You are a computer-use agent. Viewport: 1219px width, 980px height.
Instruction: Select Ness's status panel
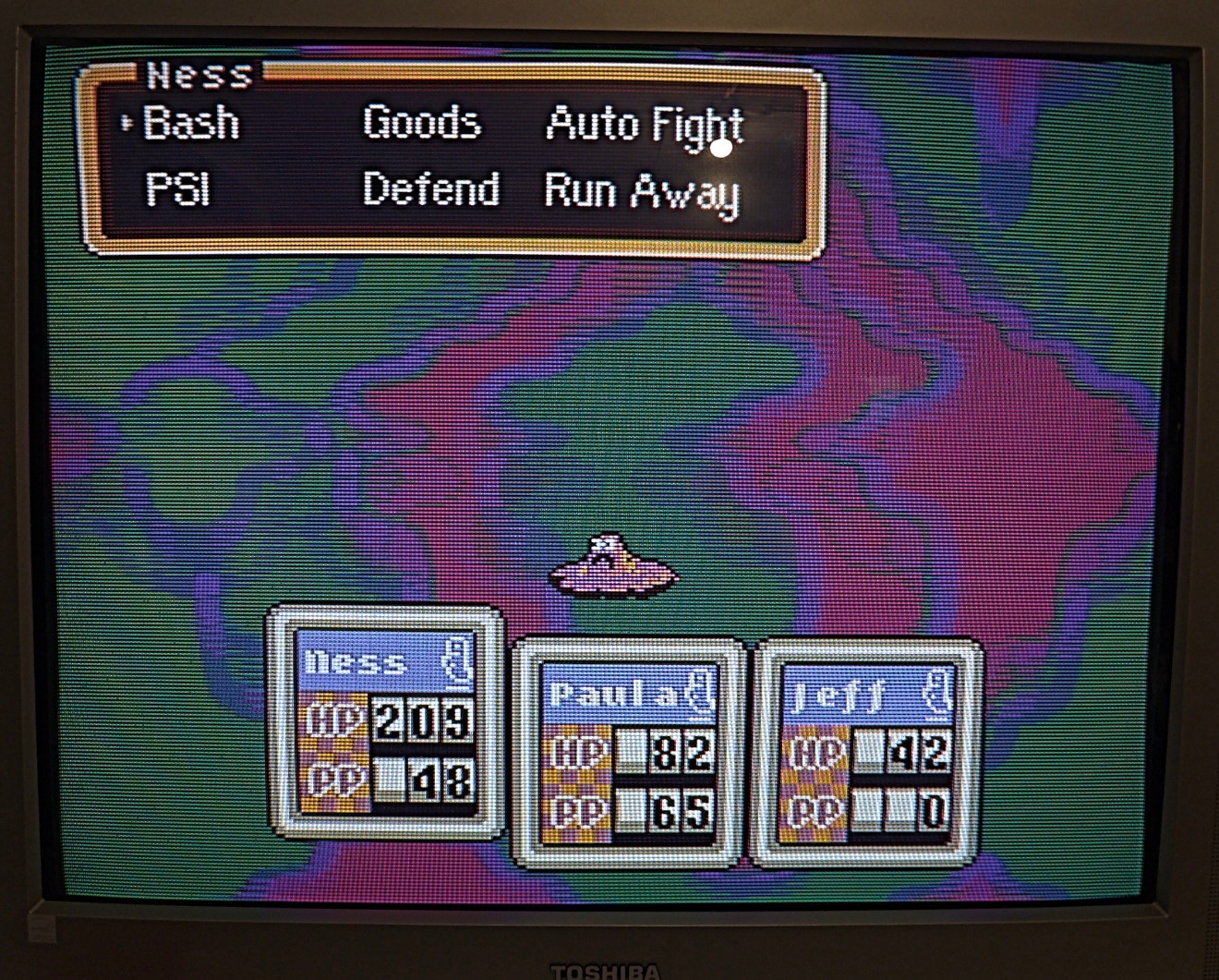click(x=385, y=722)
